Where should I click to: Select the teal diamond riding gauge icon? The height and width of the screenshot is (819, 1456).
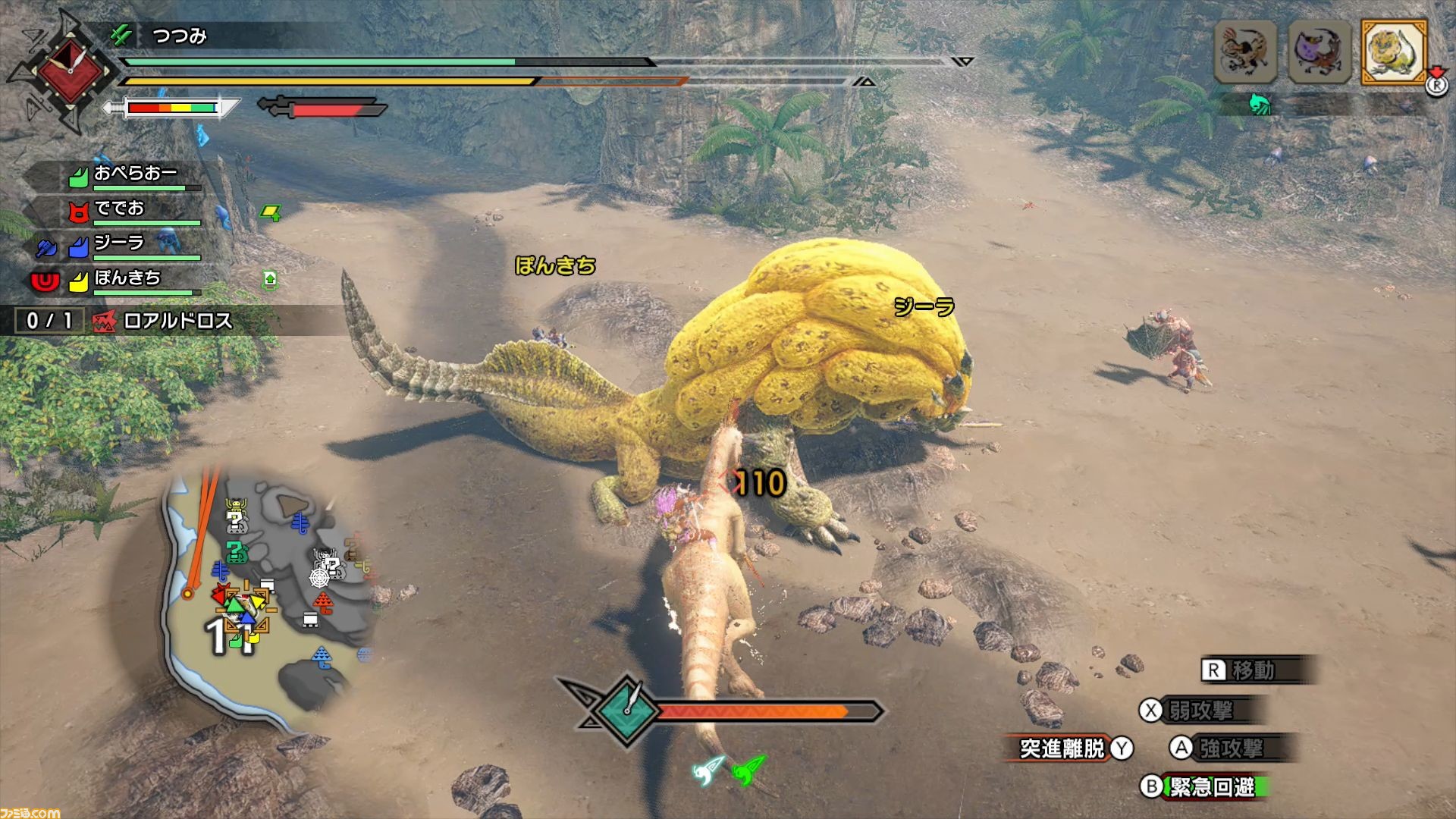click(629, 709)
